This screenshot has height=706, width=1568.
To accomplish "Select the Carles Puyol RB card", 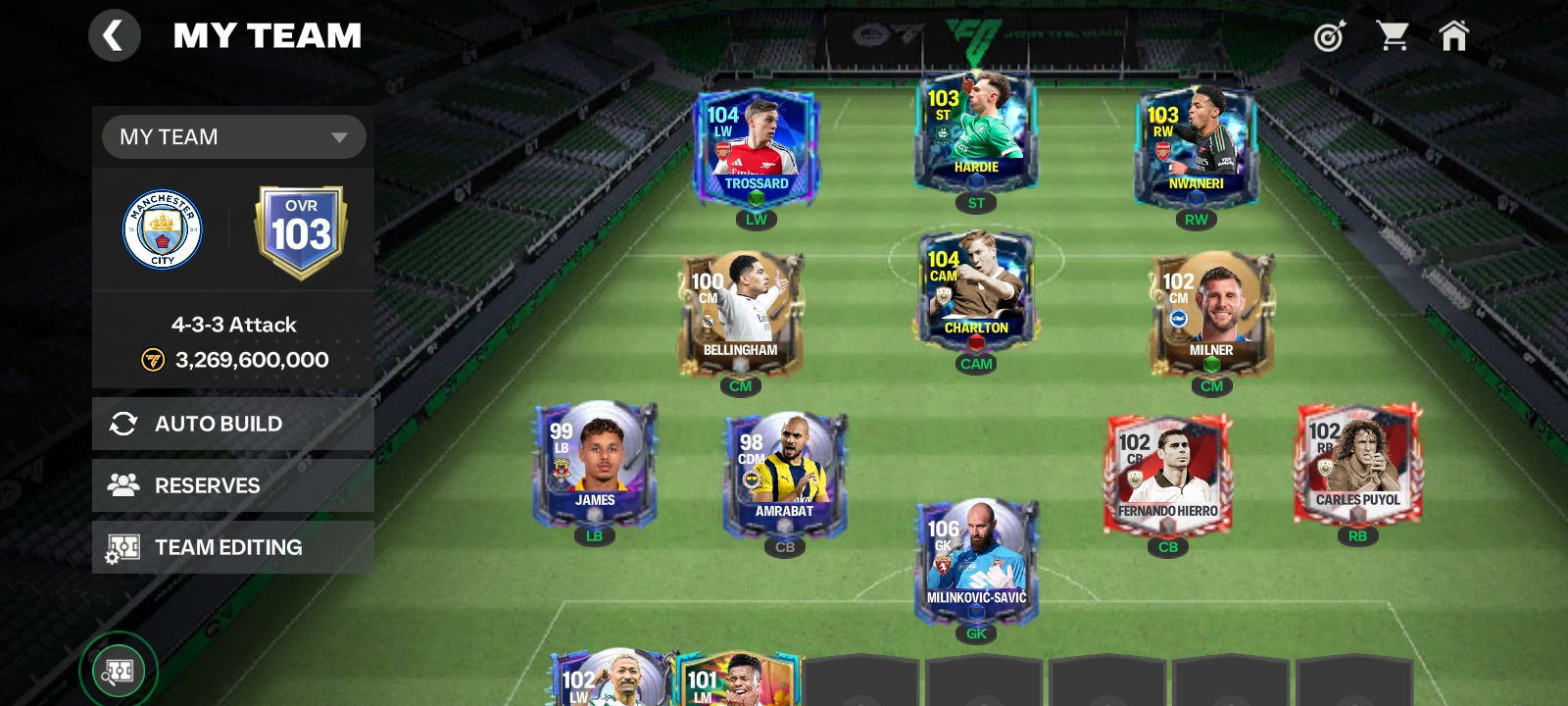I will click(x=1358, y=468).
